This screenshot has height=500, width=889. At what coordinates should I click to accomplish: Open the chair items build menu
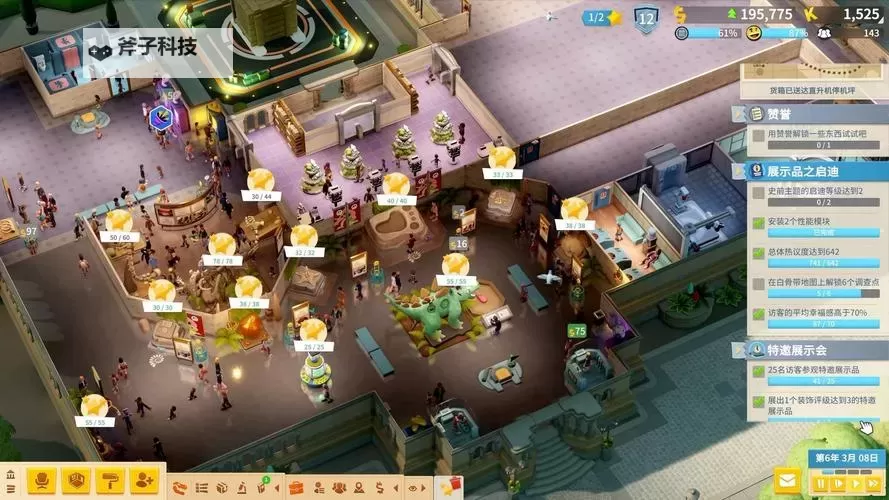42,482
